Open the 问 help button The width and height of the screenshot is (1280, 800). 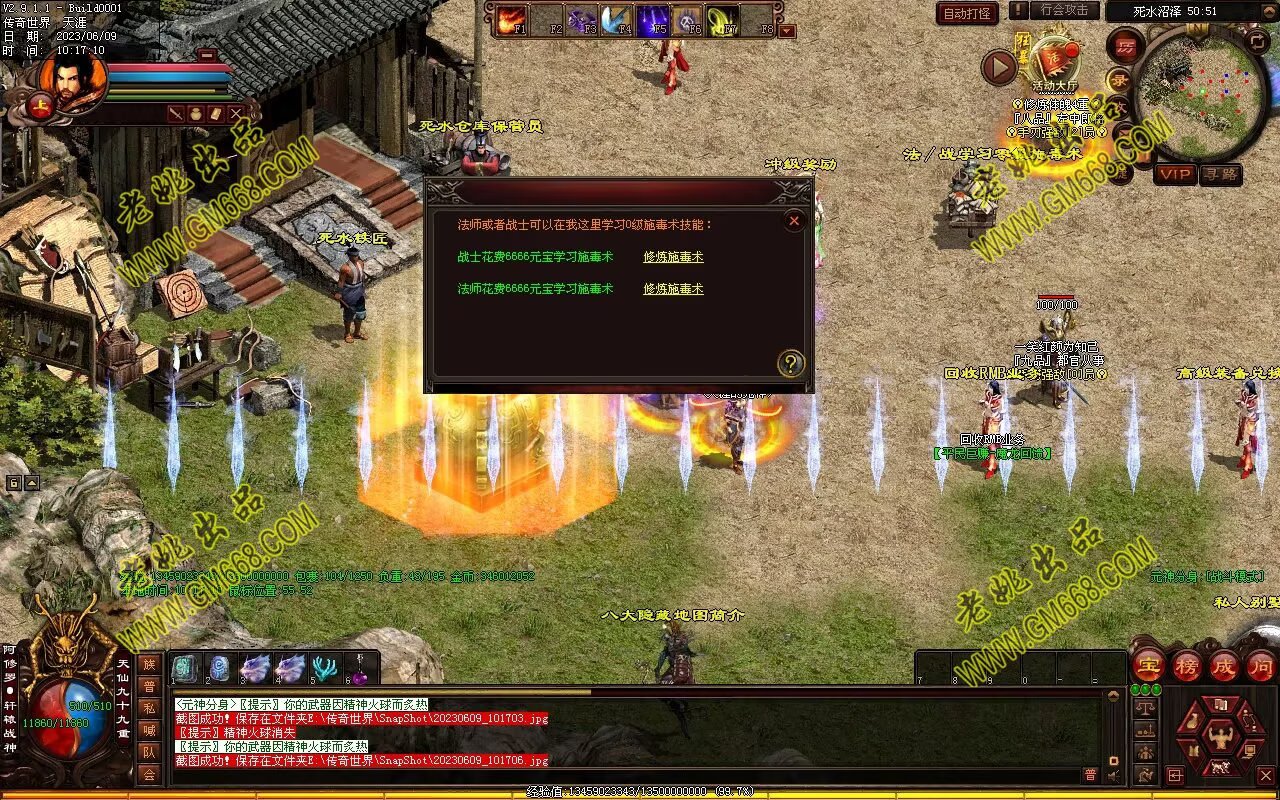(1260, 665)
